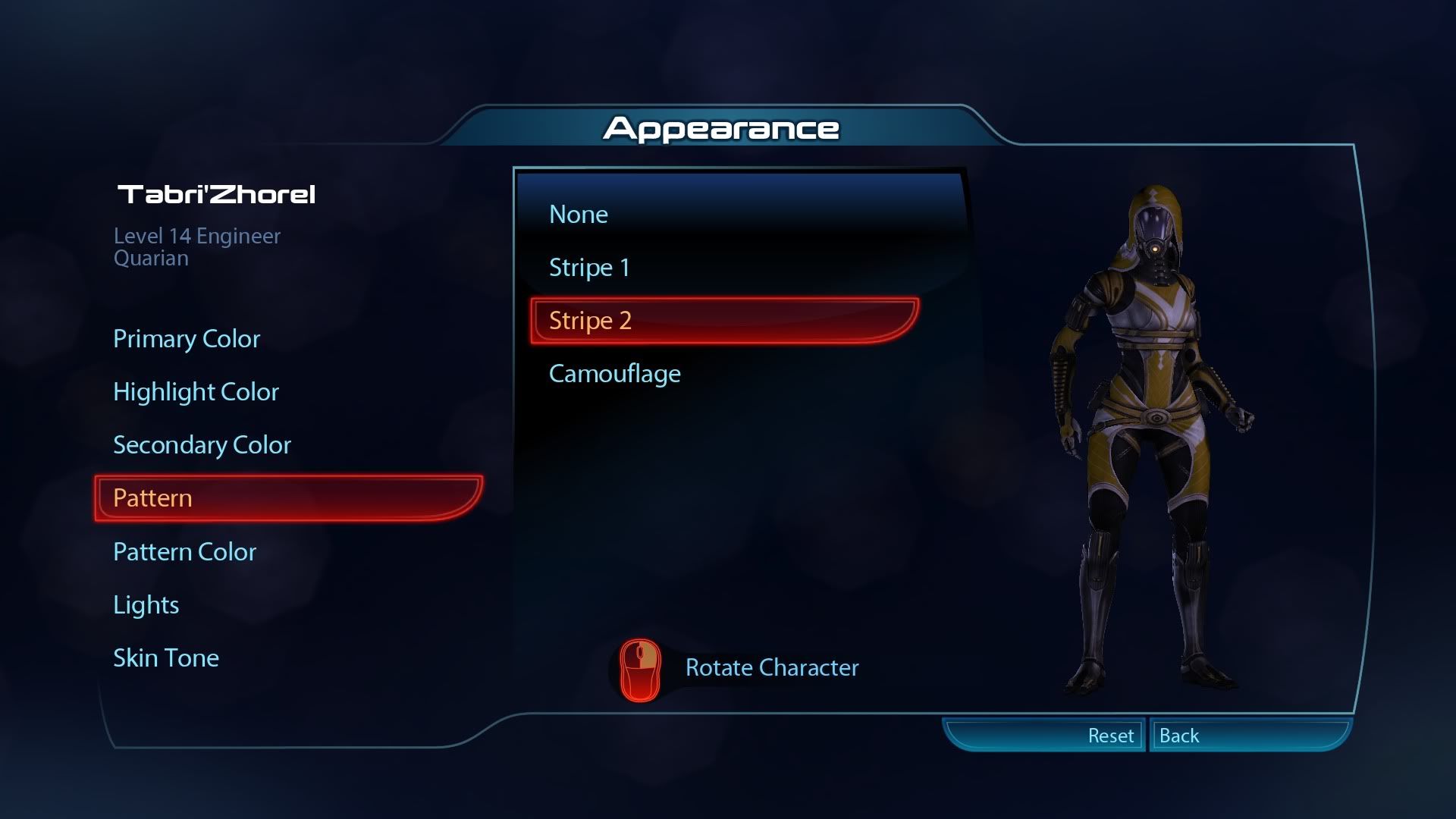Select the Lights appearance option
1456x819 pixels.
click(x=146, y=605)
